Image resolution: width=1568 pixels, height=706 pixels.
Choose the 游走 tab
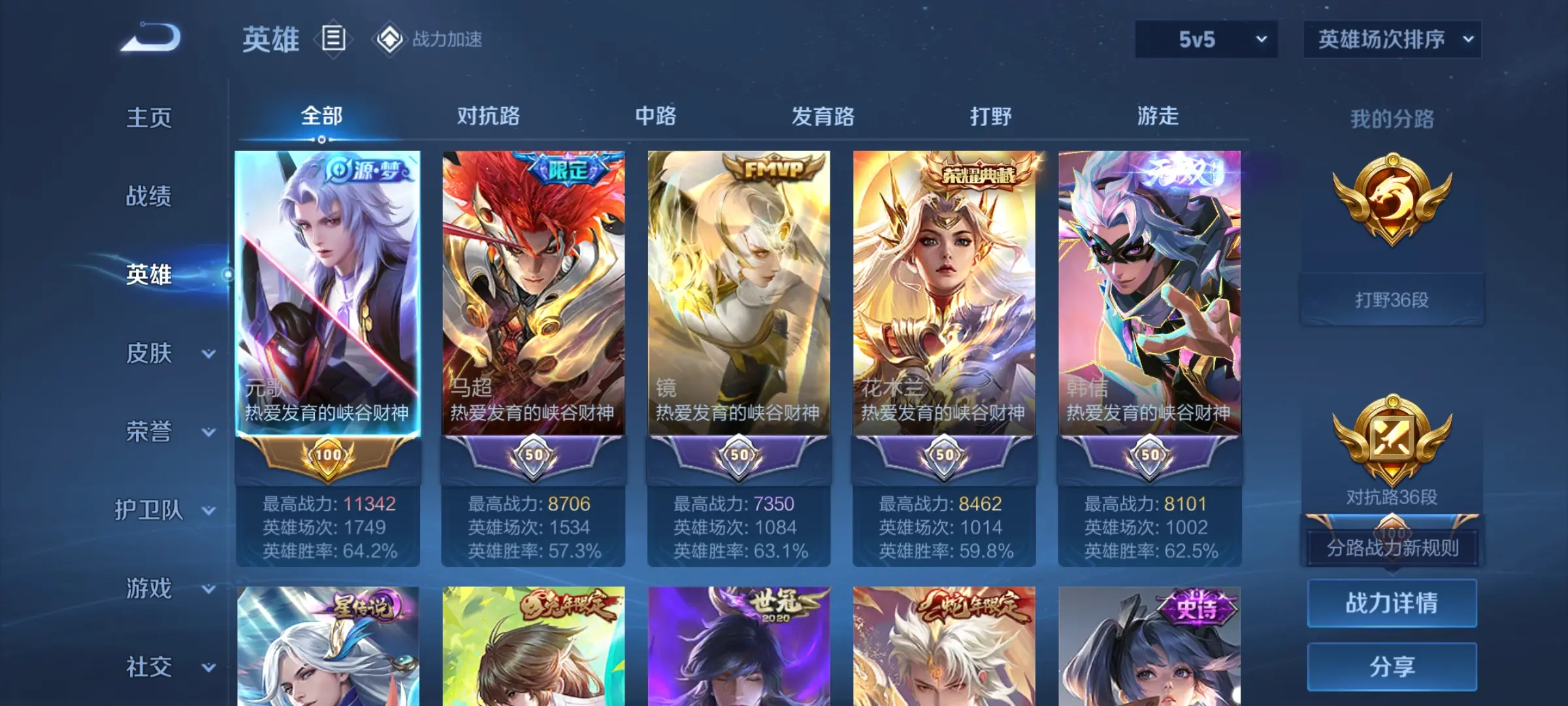click(1158, 116)
